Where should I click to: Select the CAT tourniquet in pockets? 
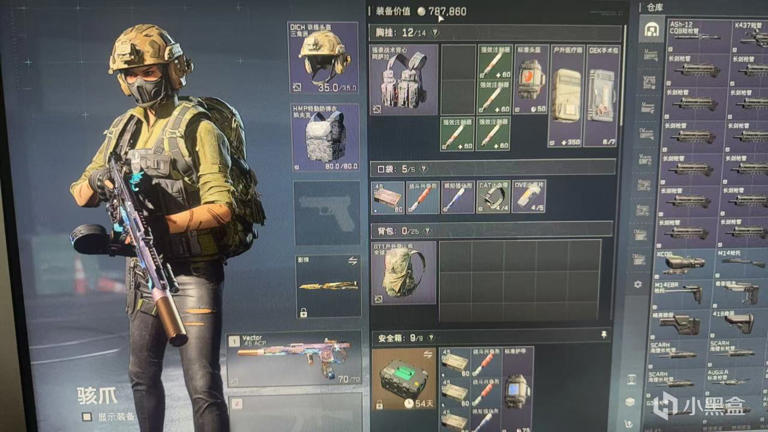point(493,196)
